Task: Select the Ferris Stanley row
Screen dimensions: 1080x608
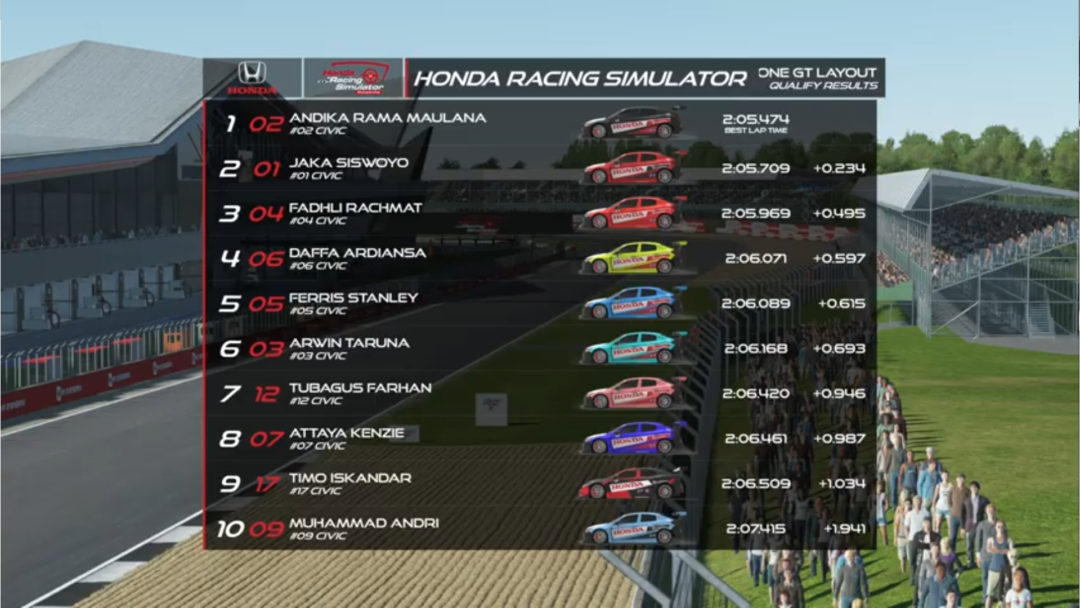Action: coord(540,303)
